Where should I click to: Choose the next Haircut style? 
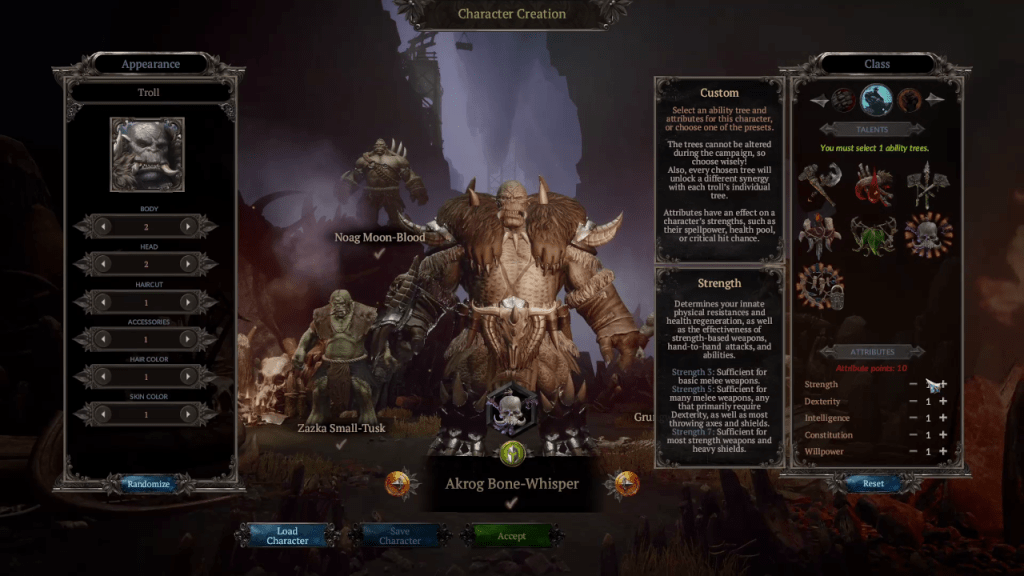[x=186, y=302]
